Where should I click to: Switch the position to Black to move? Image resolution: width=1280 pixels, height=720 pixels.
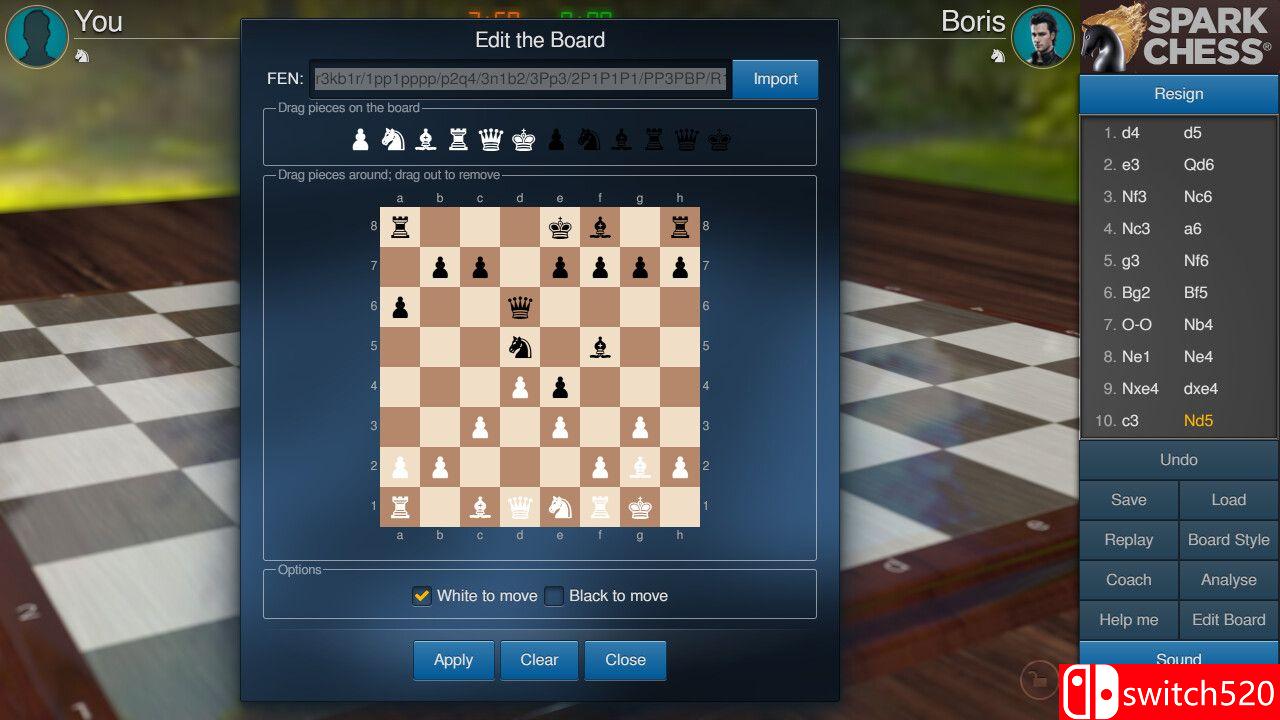coord(554,595)
